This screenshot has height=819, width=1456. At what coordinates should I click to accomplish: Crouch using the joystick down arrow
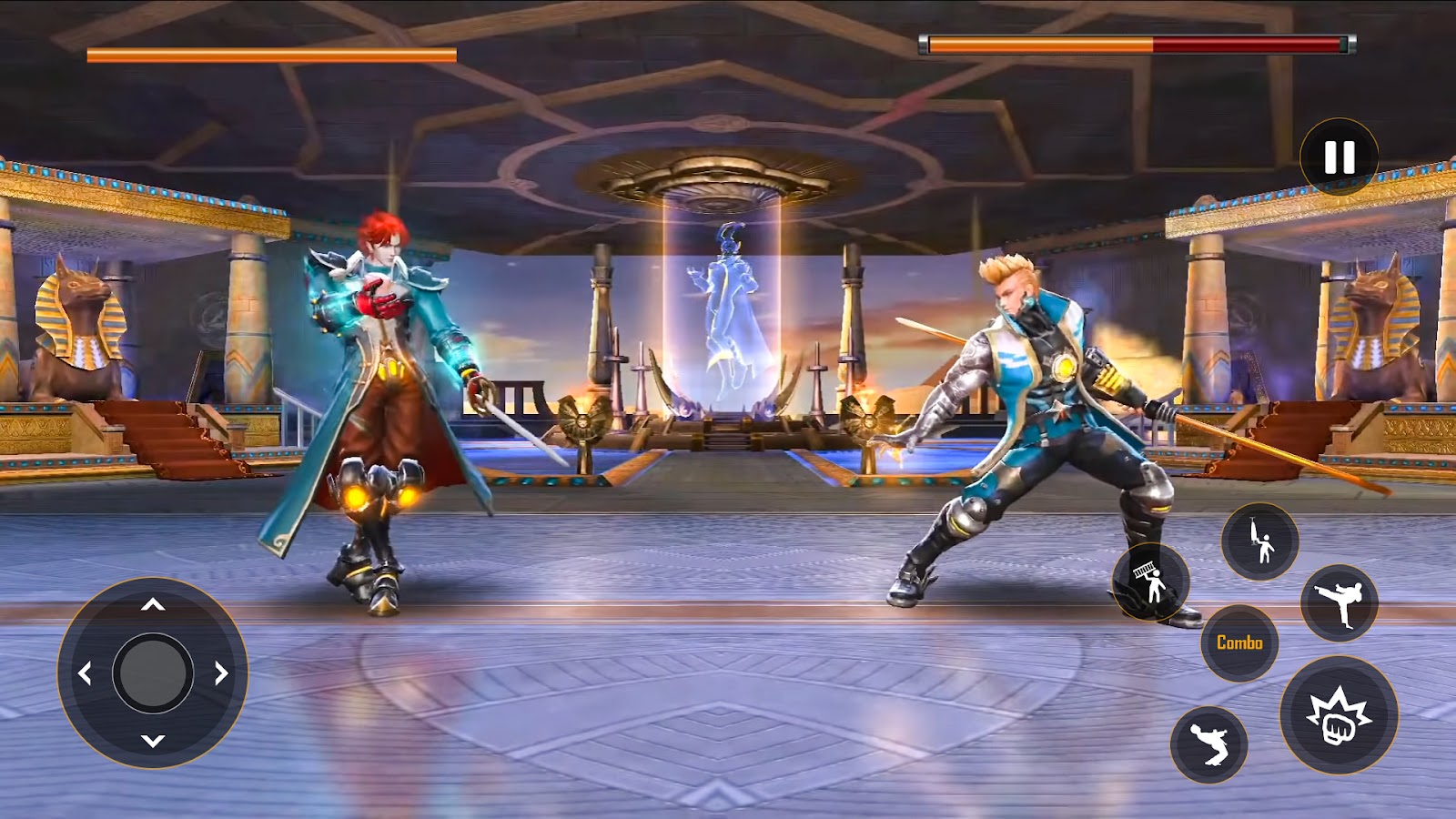click(153, 741)
